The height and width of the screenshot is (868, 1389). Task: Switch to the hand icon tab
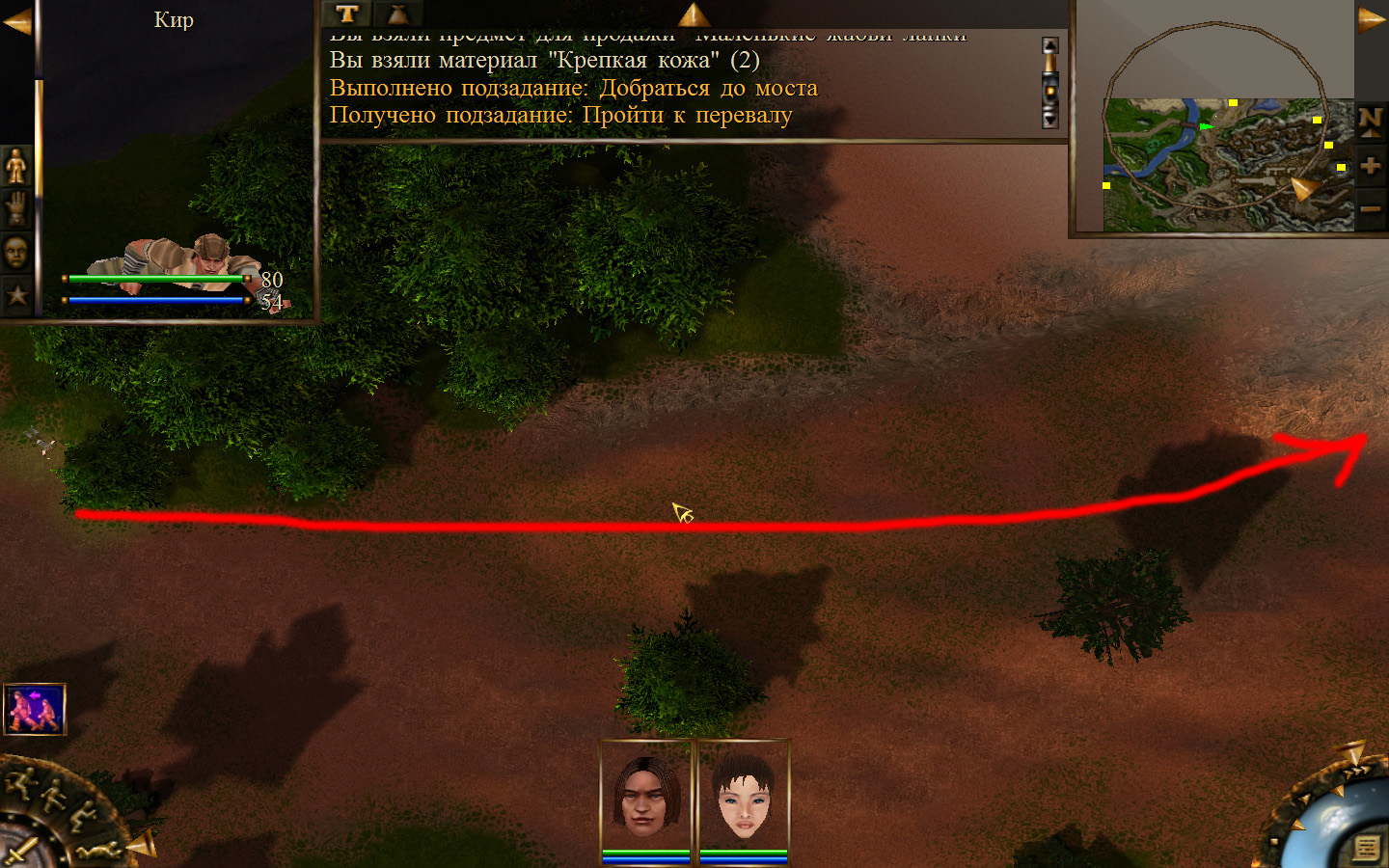(16, 208)
